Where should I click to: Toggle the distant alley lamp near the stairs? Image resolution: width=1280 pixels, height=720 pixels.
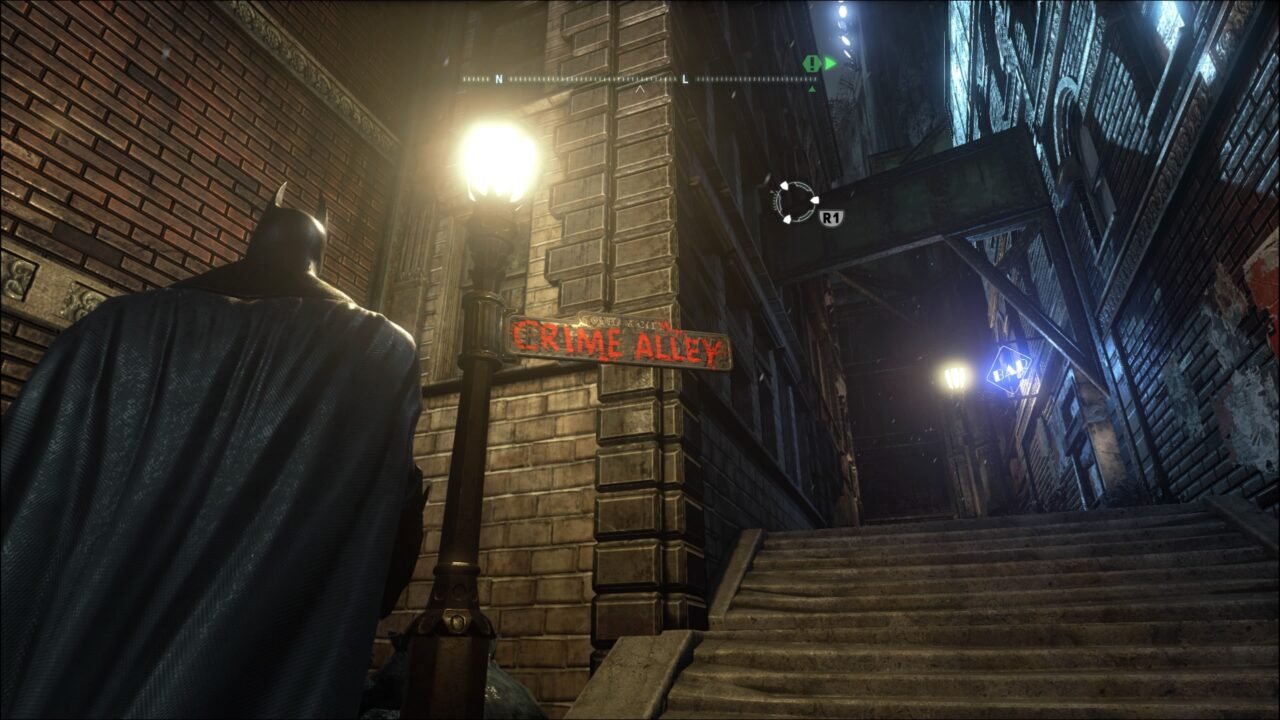[954, 377]
